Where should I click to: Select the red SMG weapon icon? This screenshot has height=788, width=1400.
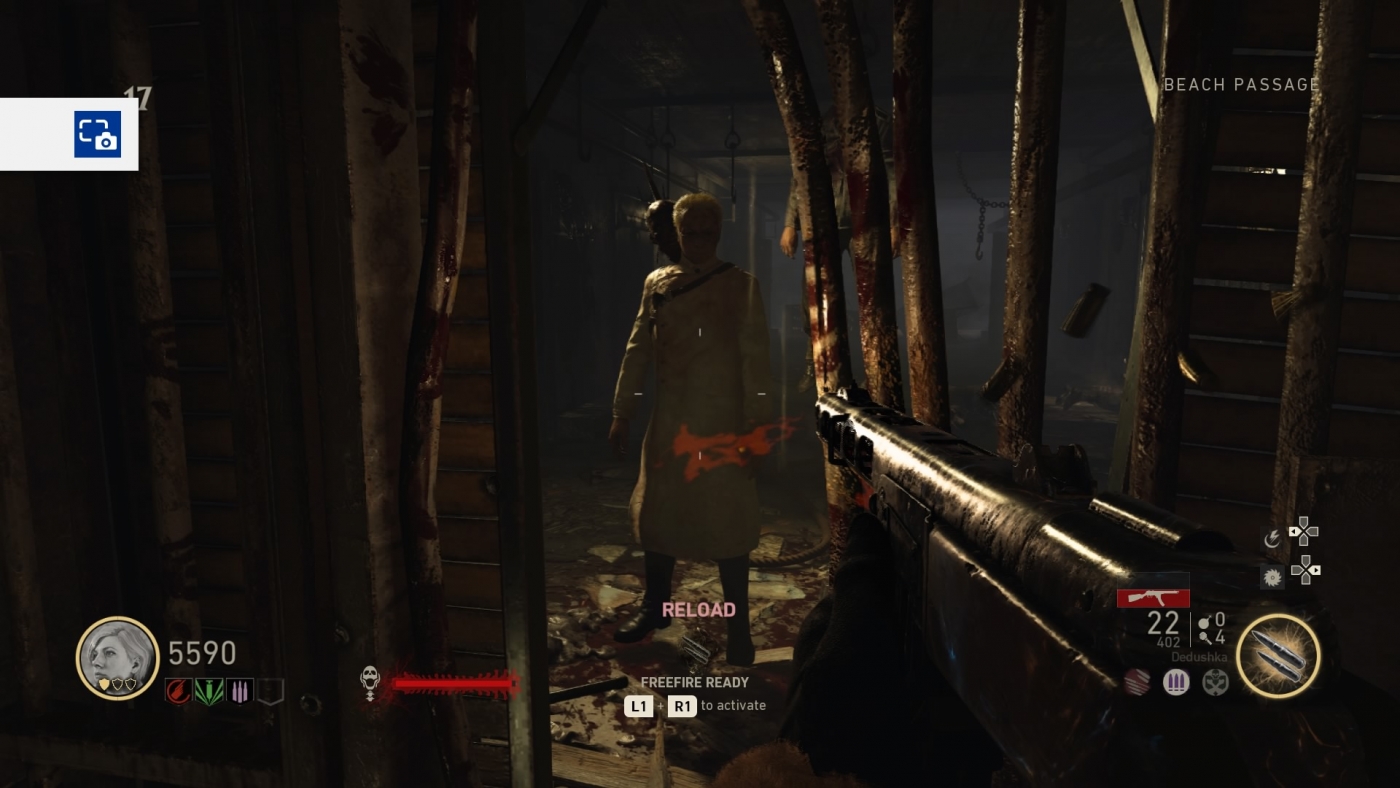pos(1153,598)
